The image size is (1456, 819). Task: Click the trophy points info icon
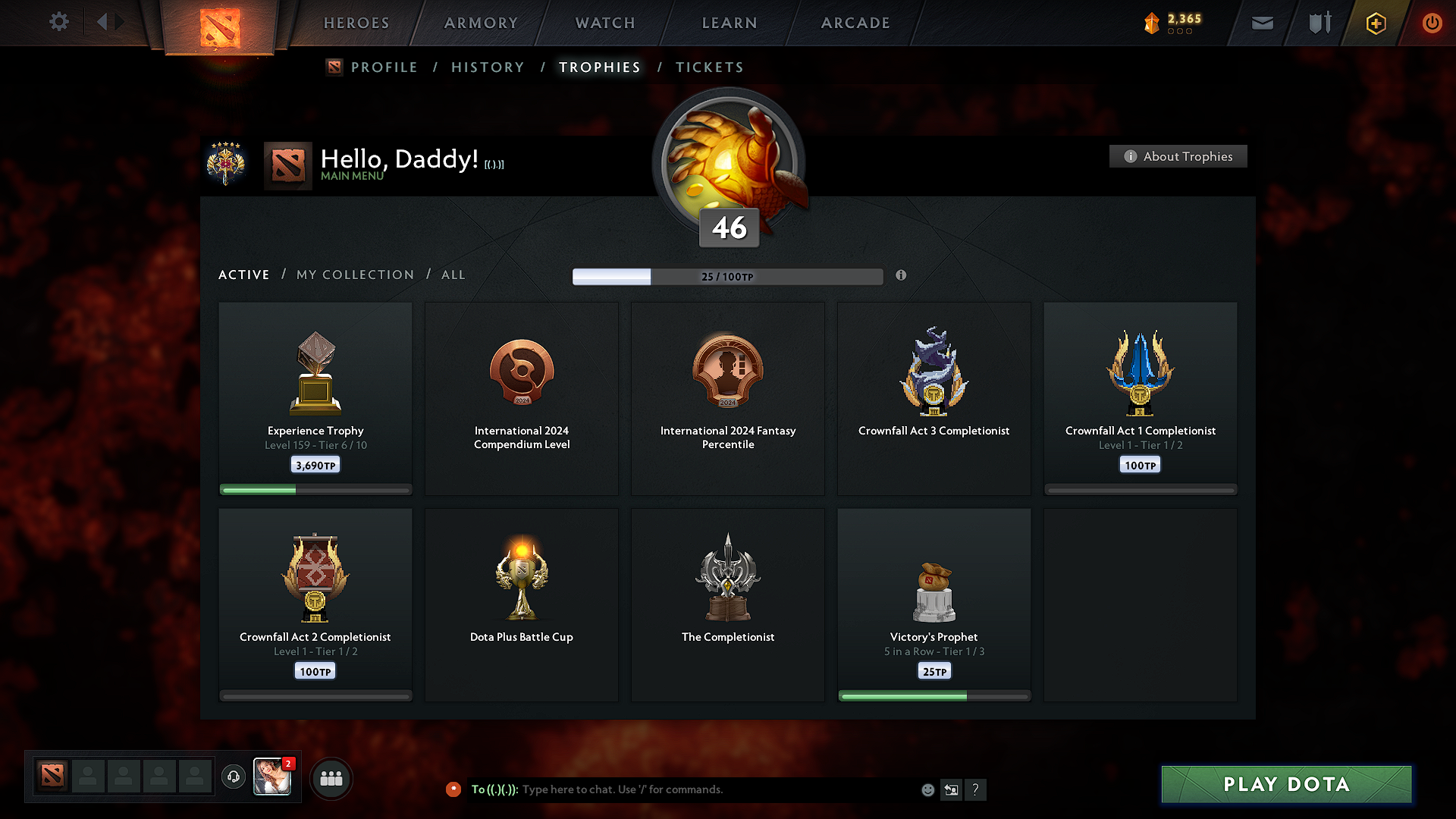click(902, 276)
